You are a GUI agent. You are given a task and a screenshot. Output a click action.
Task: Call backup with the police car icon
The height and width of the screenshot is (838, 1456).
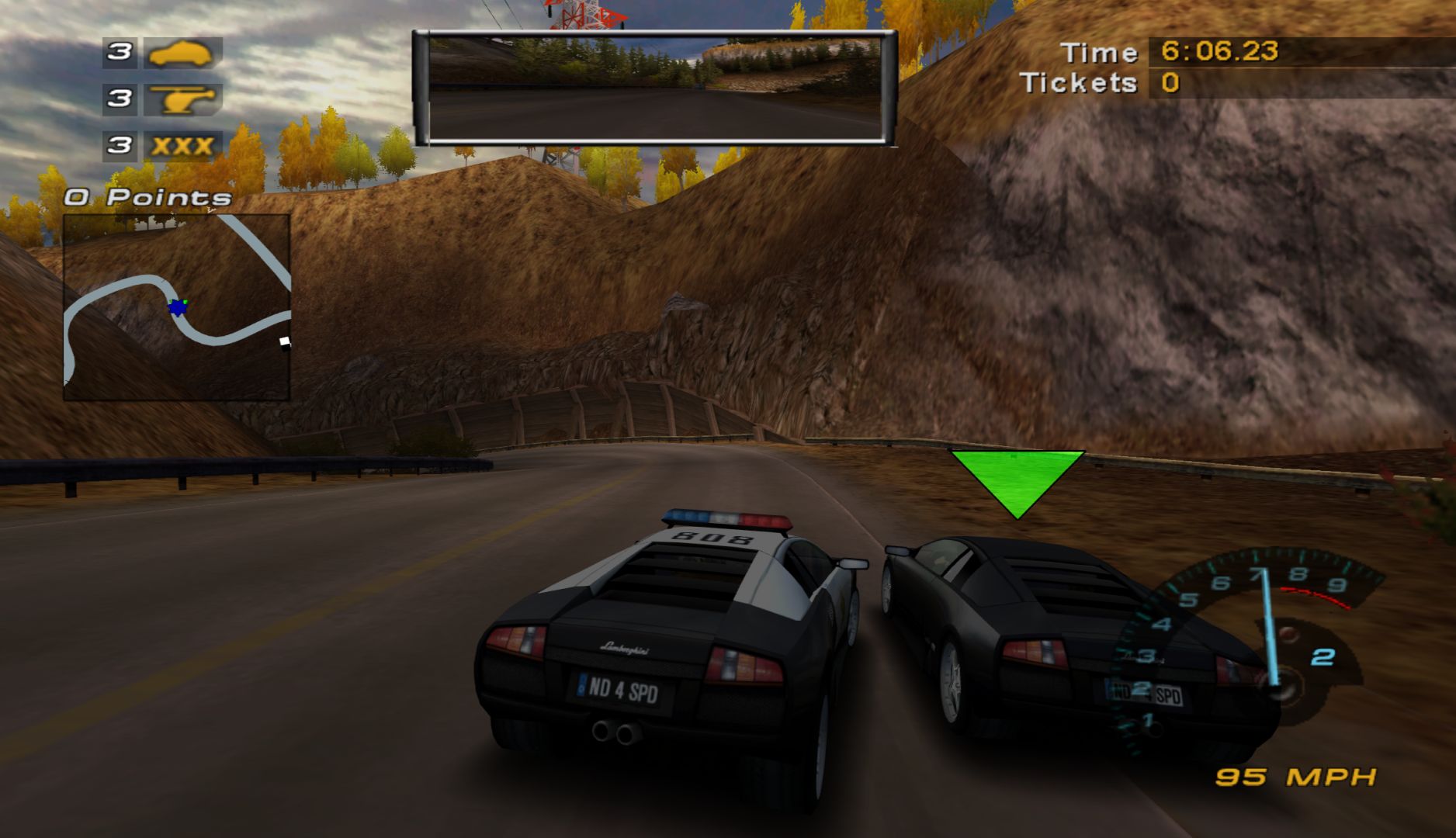(x=182, y=53)
